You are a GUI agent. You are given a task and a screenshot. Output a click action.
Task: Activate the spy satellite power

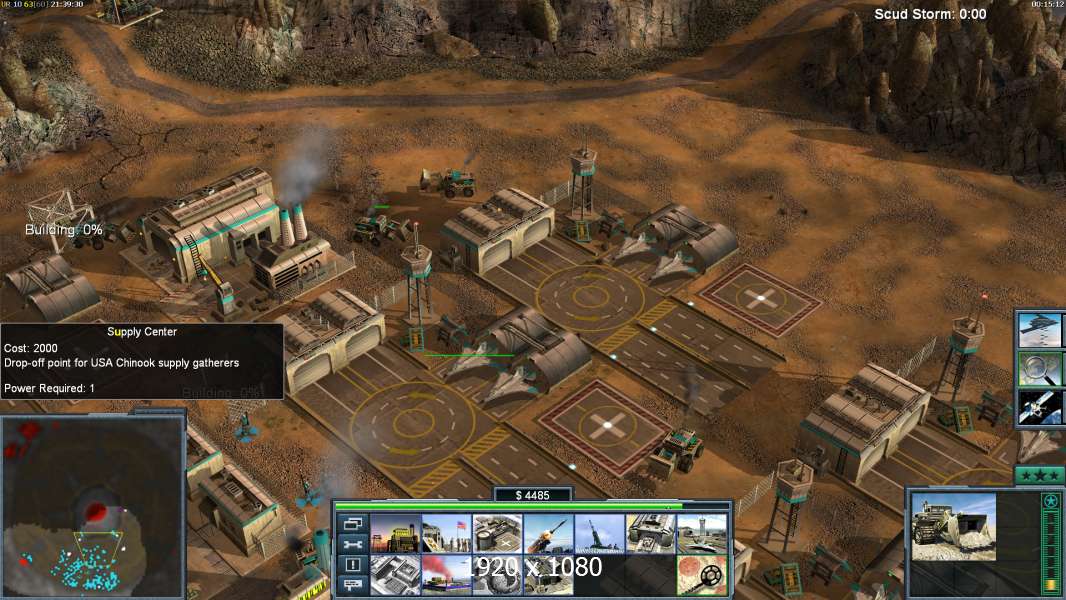pos(1040,408)
